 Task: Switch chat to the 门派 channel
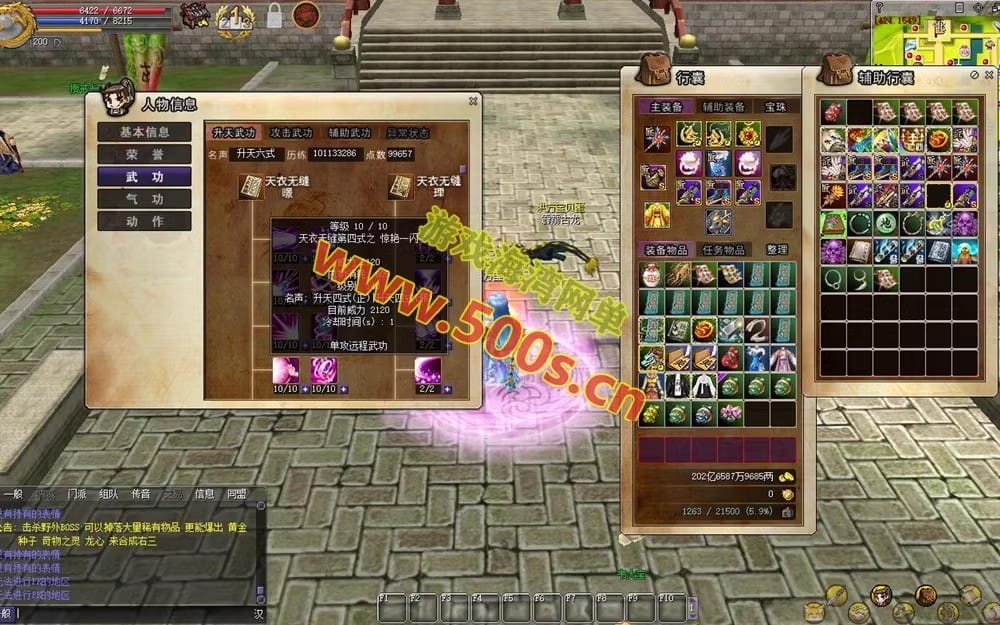tap(76, 494)
